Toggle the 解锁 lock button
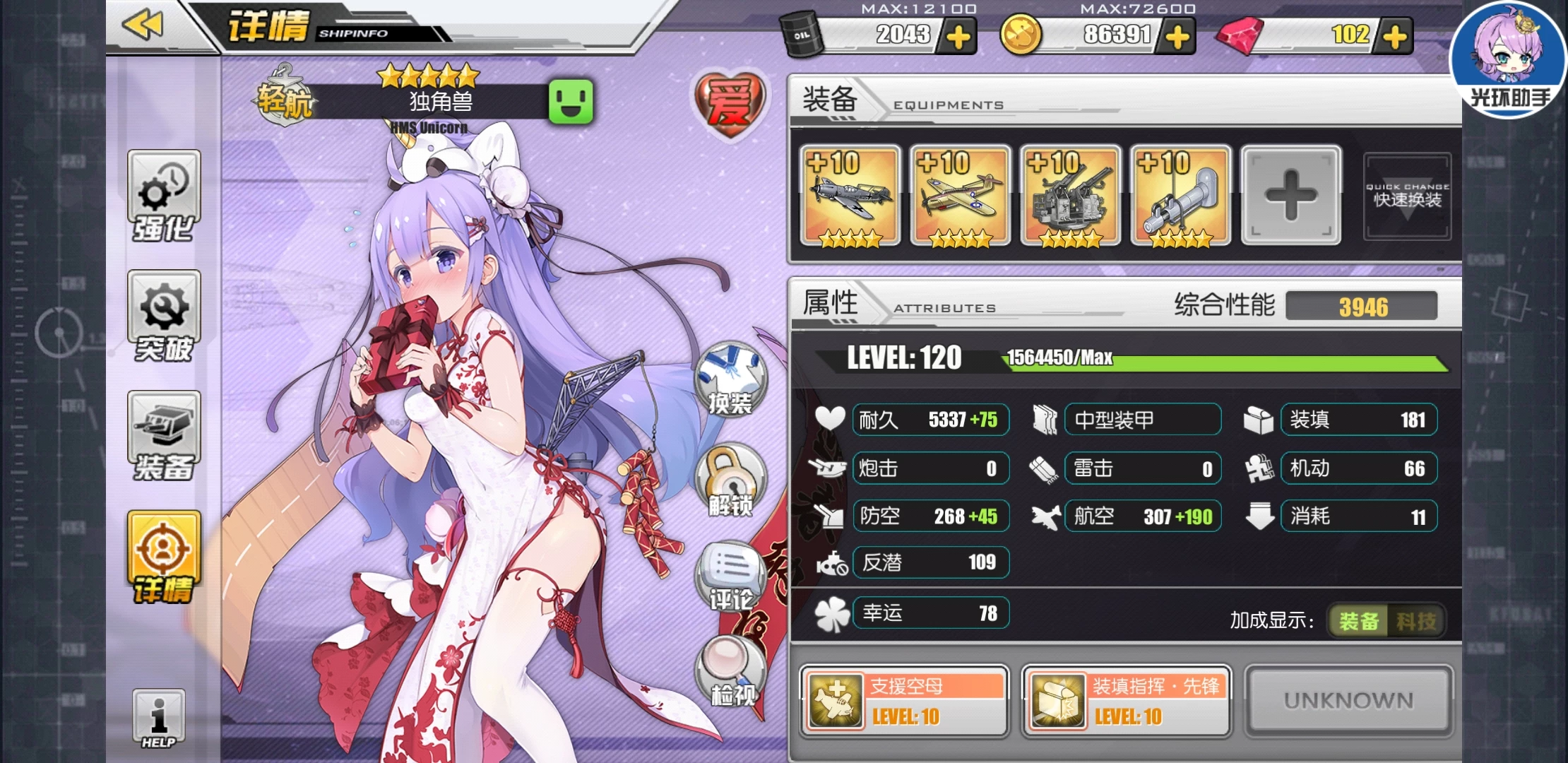This screenshot has width=1568, height=763. tap(730, 480)
